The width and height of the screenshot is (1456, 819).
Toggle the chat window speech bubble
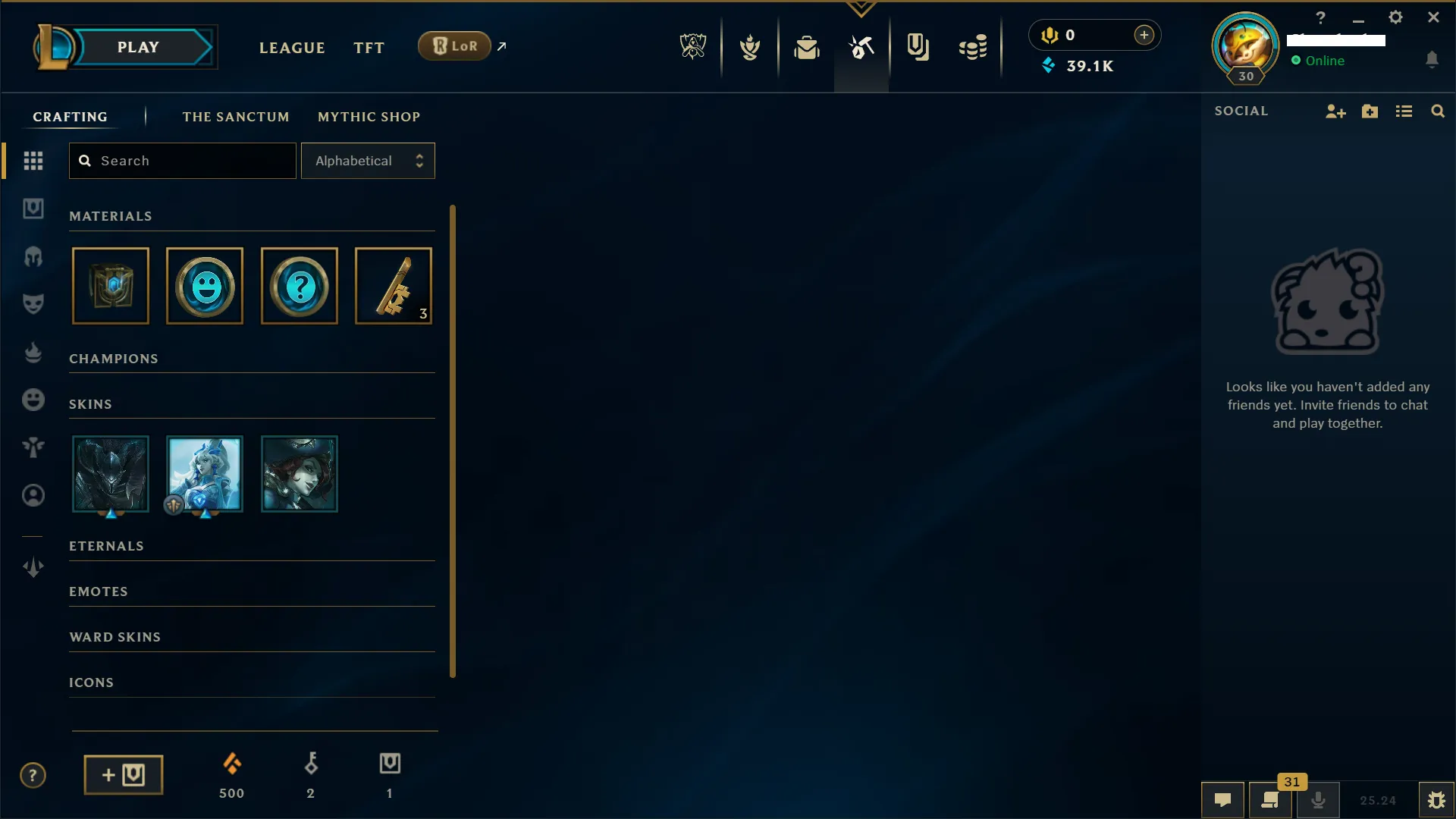click(1223, 800)
